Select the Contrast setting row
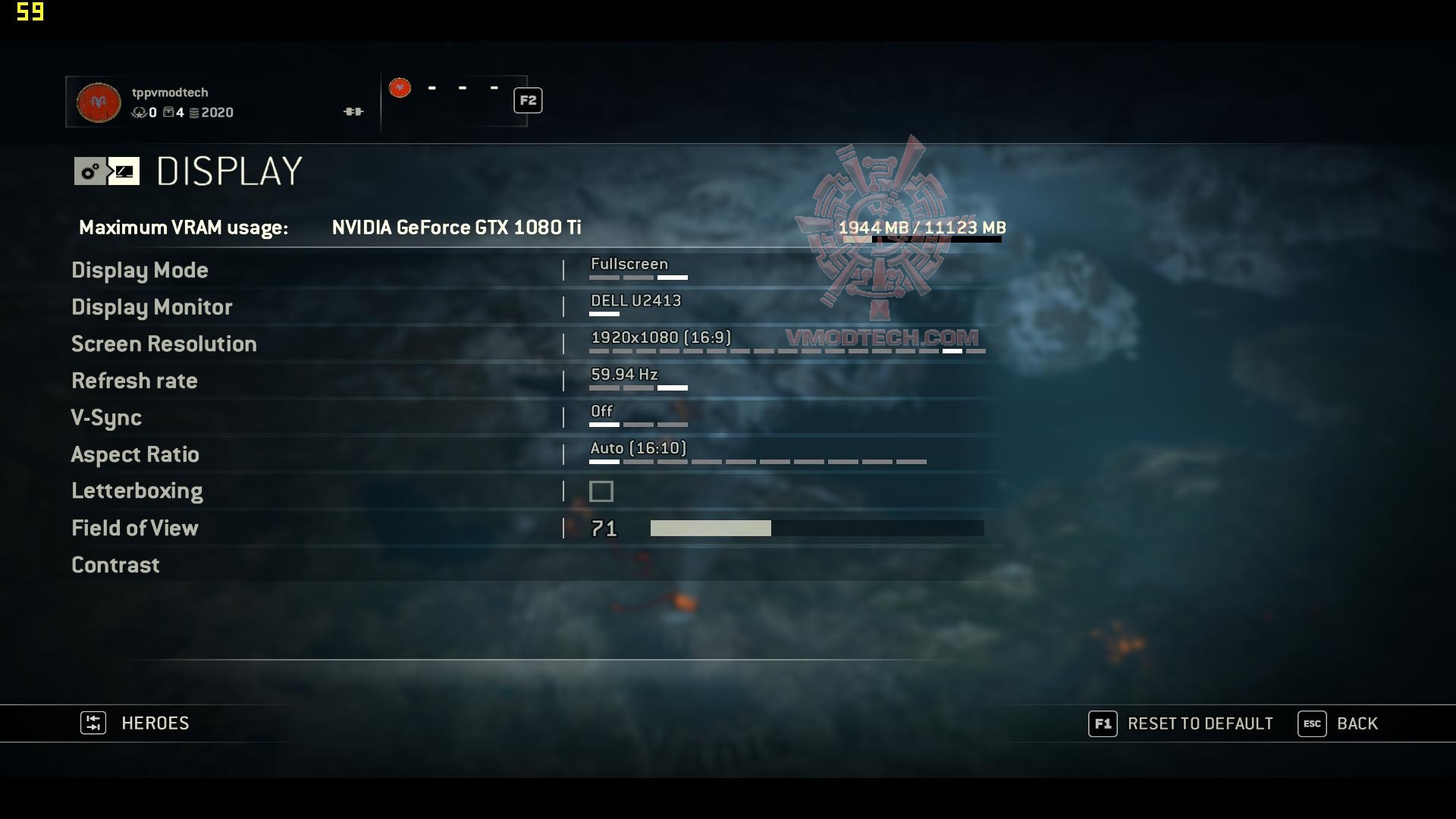Viewport: 1456px width, 819px height. tap(115, 565)
